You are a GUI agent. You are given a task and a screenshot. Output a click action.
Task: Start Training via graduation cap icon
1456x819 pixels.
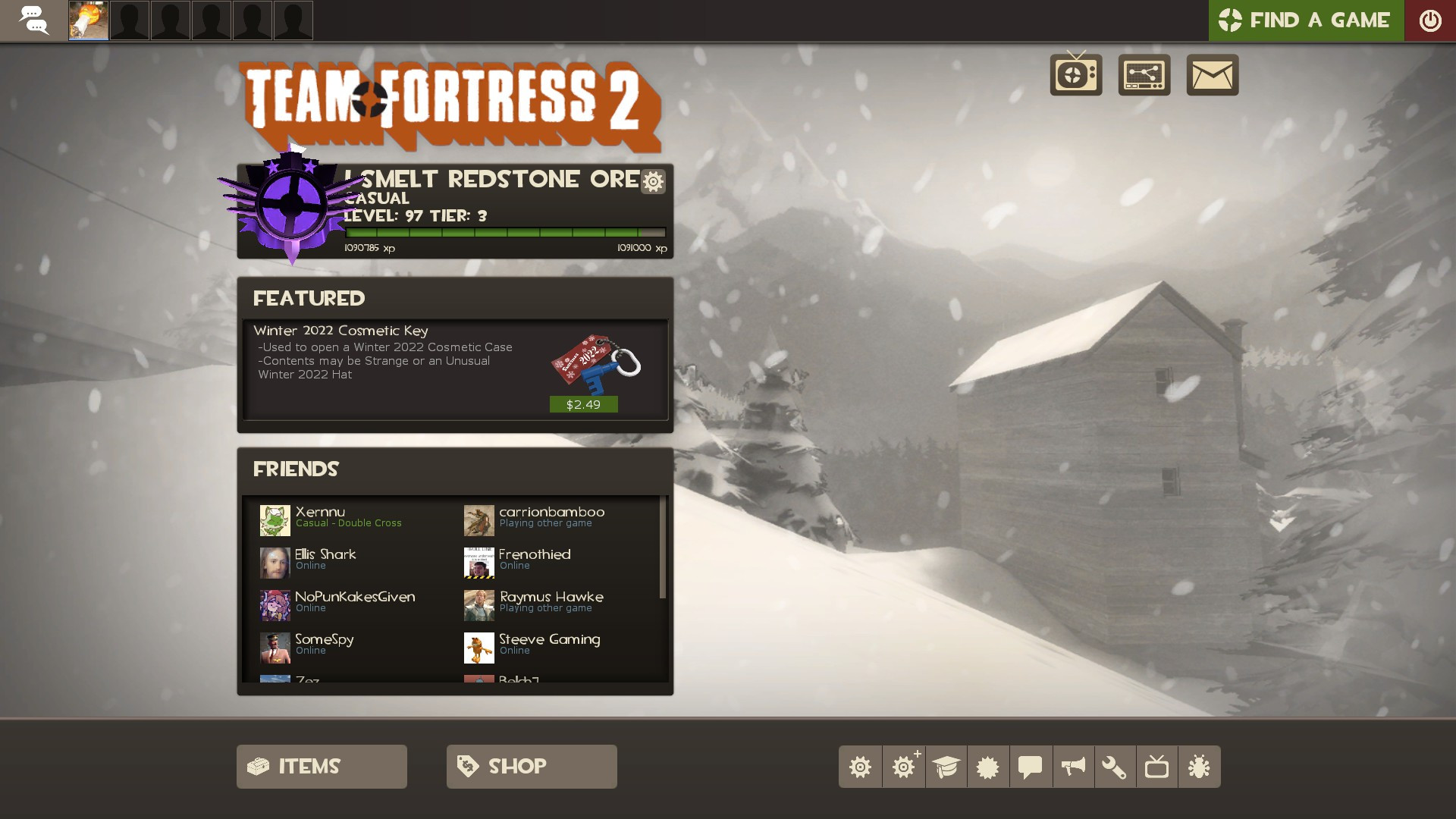[x=947, y=767]
